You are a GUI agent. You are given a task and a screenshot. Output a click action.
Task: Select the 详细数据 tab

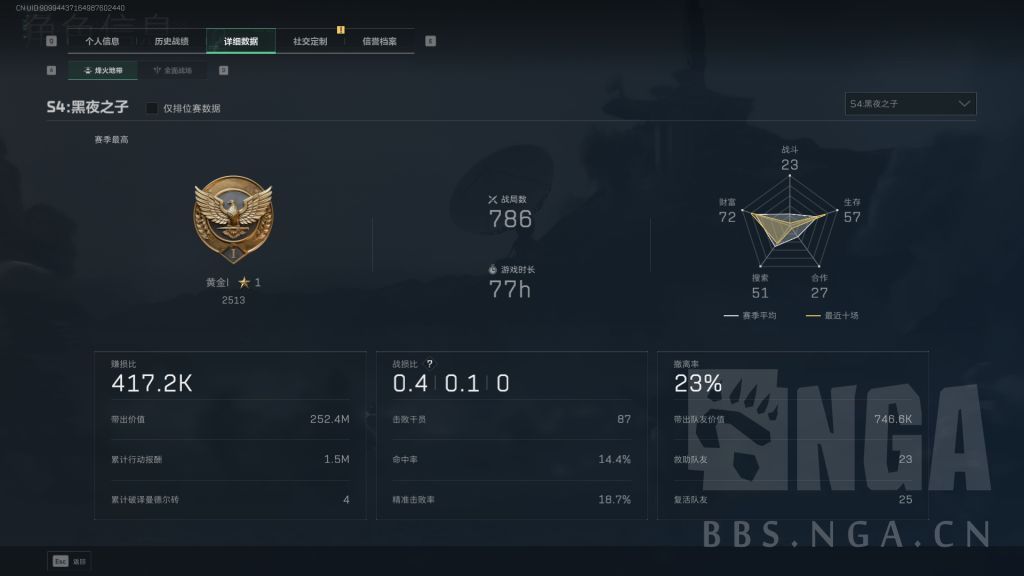[x=241, y=42]
